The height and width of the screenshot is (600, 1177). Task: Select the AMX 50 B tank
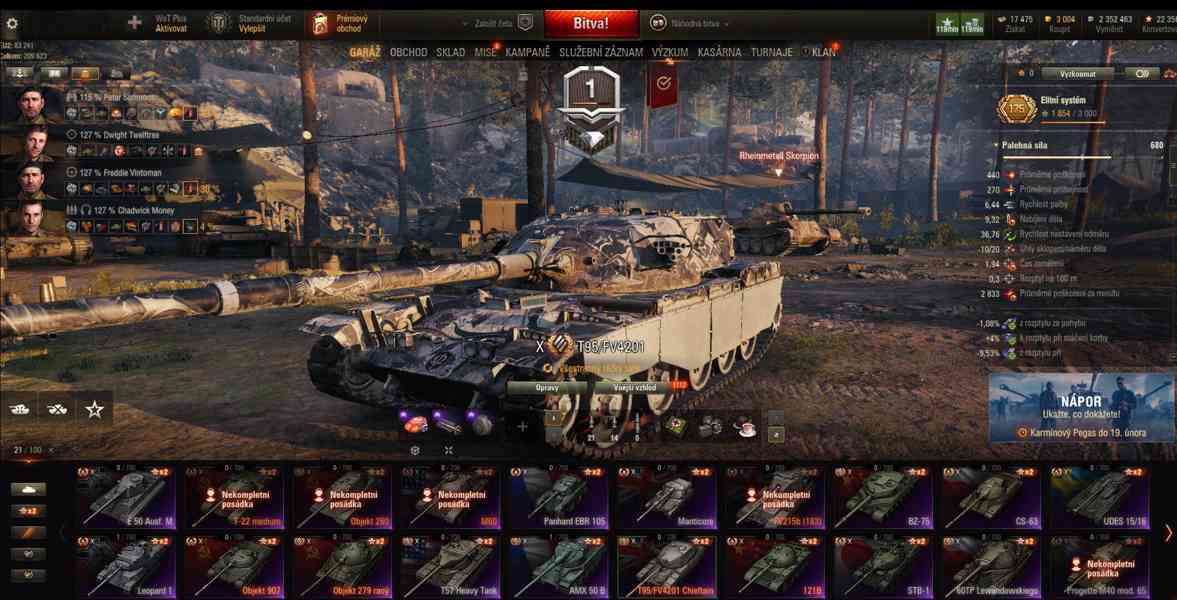pos(558,566)
